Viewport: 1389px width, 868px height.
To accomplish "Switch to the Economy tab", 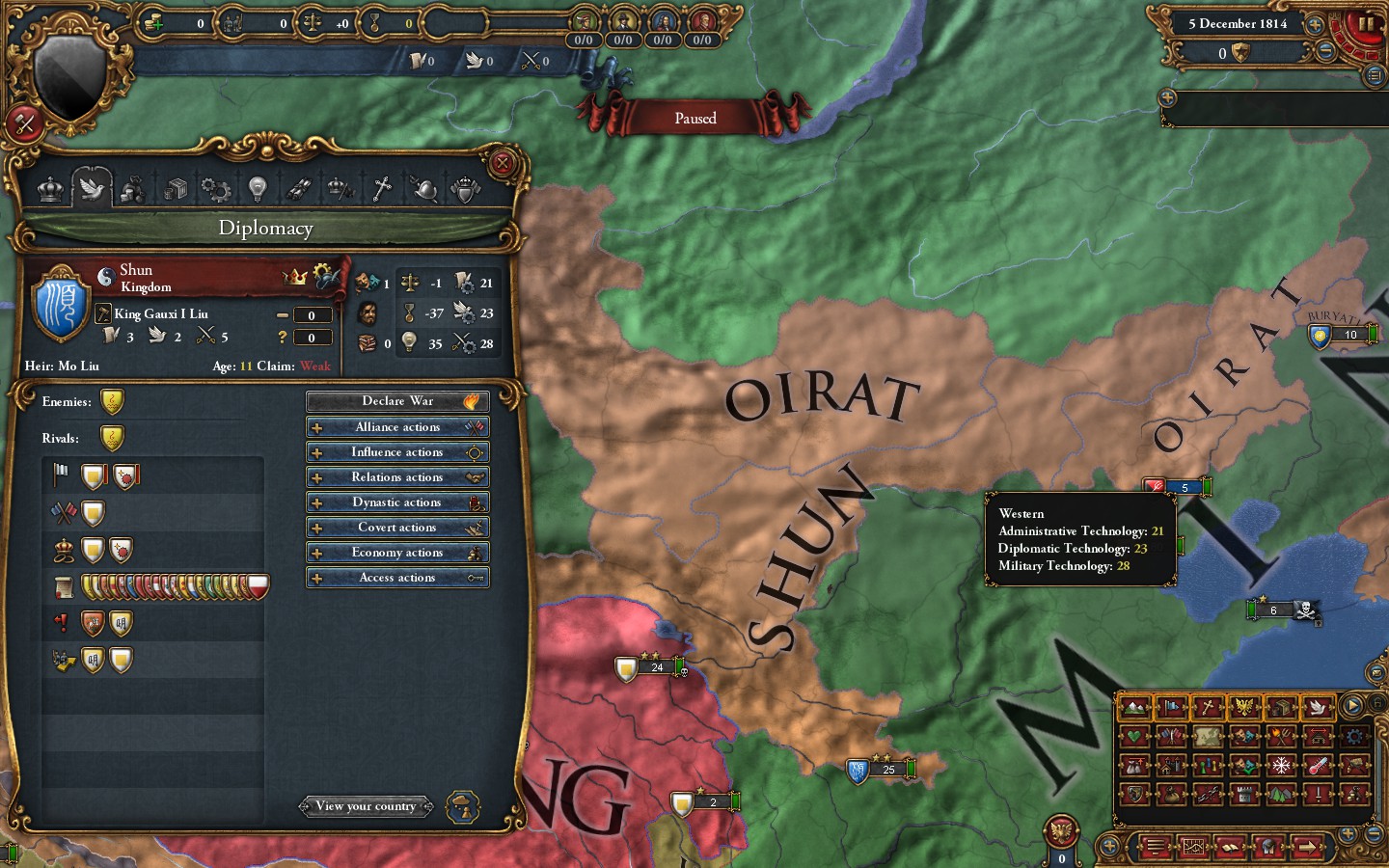I will [133, 188].
